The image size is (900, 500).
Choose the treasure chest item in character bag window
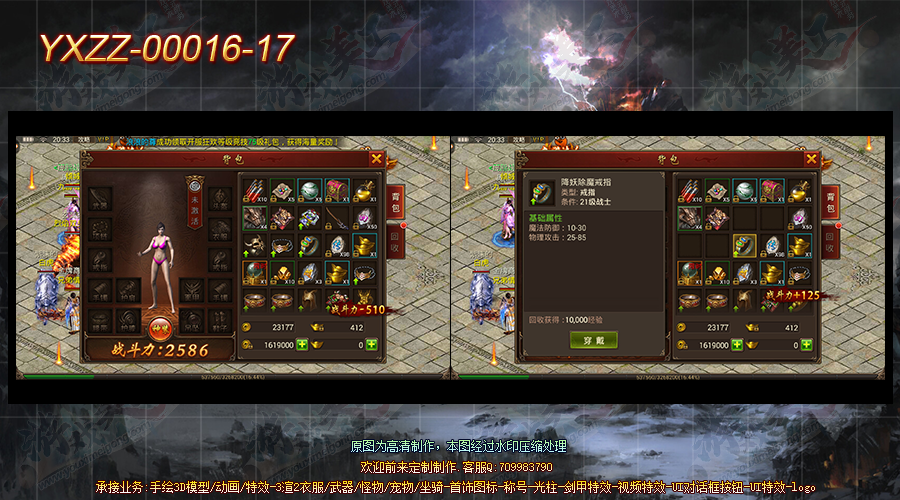[x=337, y=191]
